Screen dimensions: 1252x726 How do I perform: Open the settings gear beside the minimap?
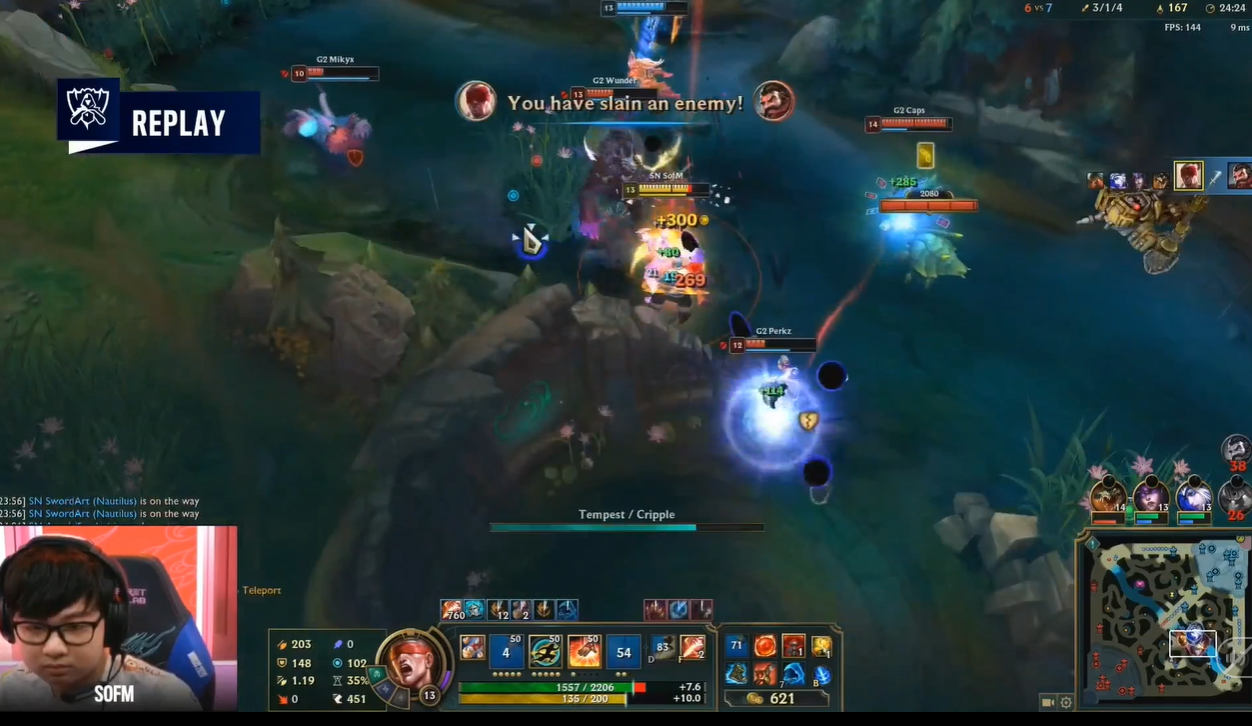[1066, 702]
